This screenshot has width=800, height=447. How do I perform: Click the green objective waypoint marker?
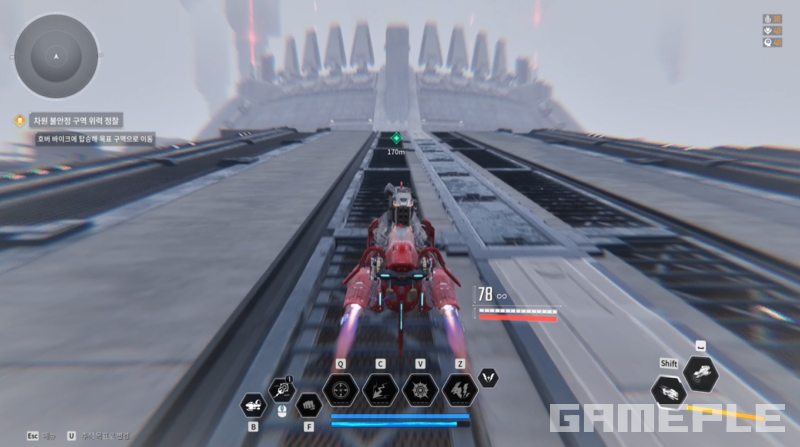tap(396, 138)
